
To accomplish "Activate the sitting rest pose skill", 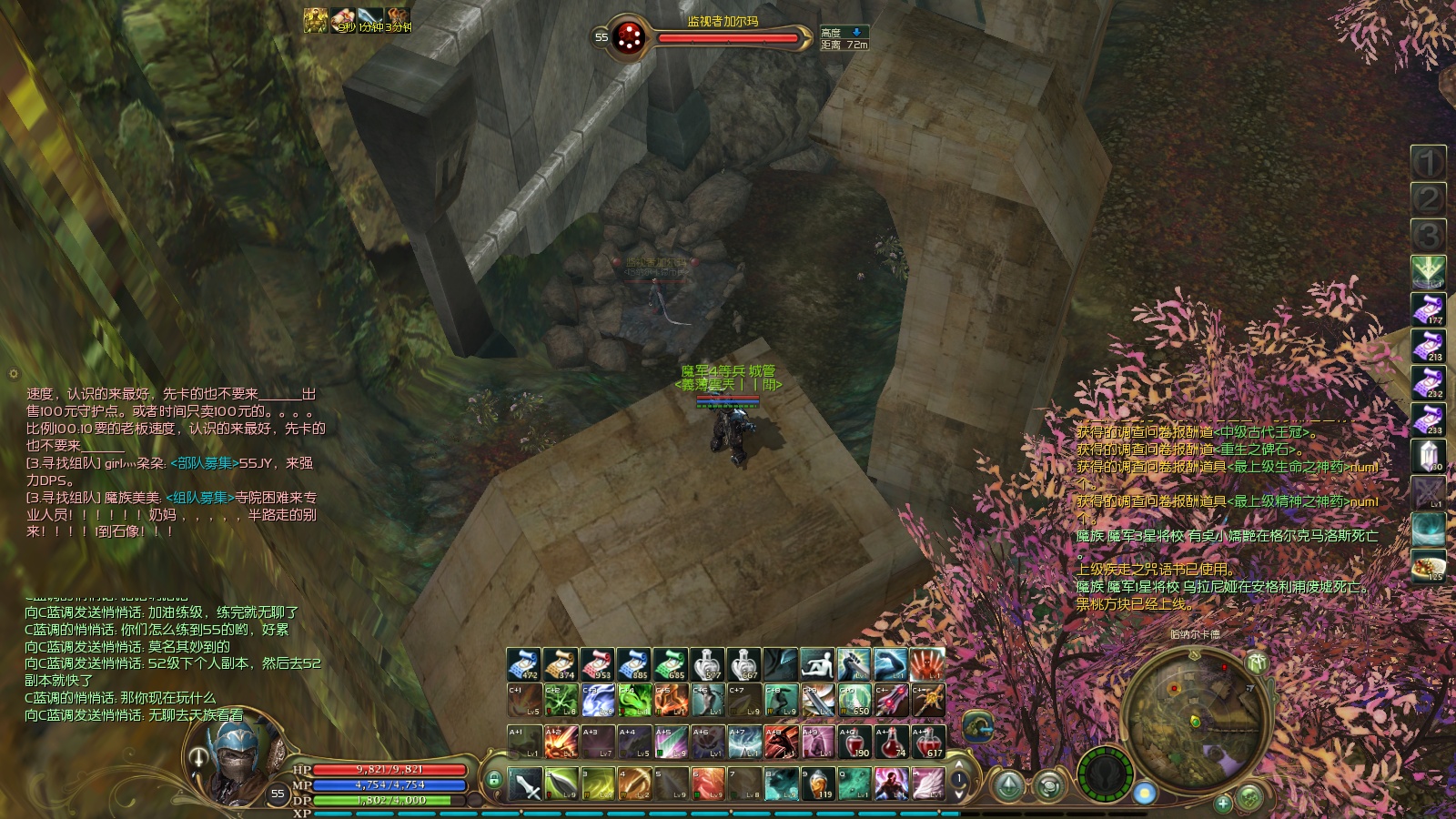I will pos(817,664).
